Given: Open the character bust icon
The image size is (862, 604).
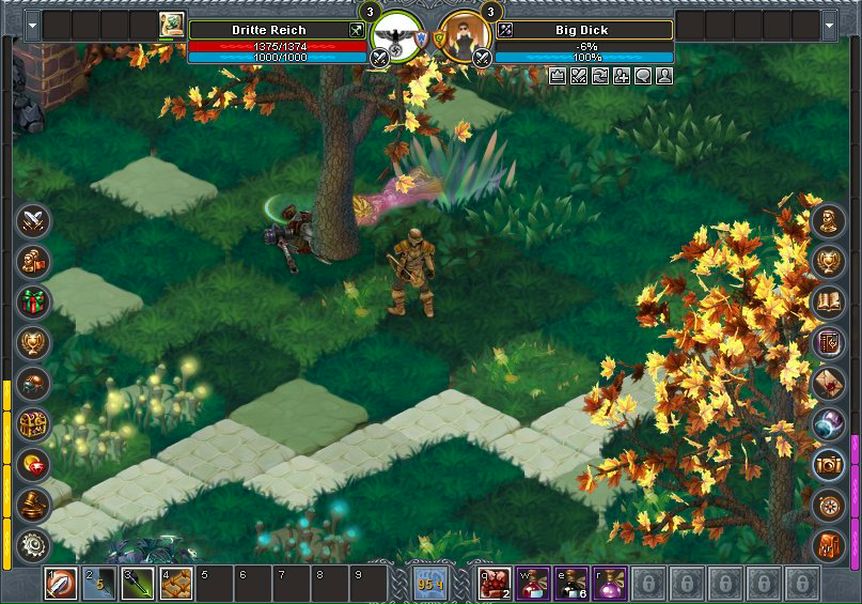Looking at the screenshot, I should coord(828,220).
